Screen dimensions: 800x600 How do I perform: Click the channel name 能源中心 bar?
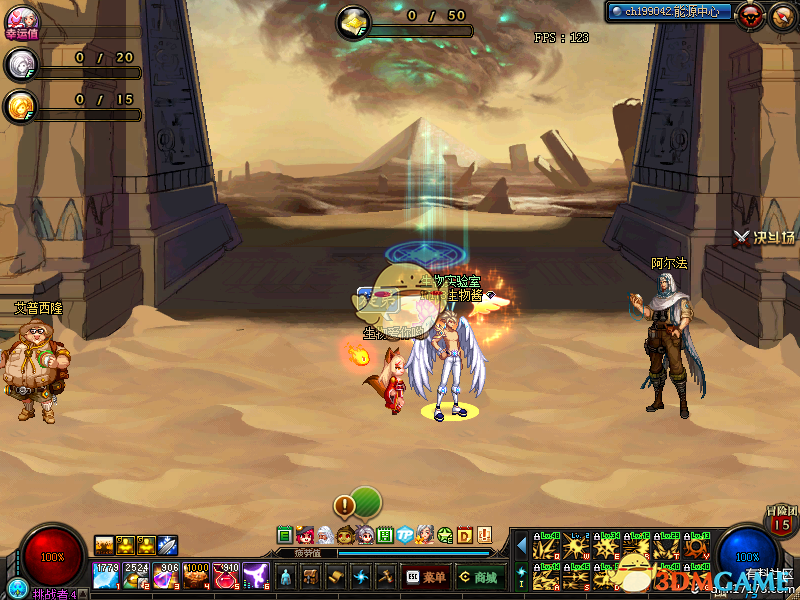click(x=670, y=12)
